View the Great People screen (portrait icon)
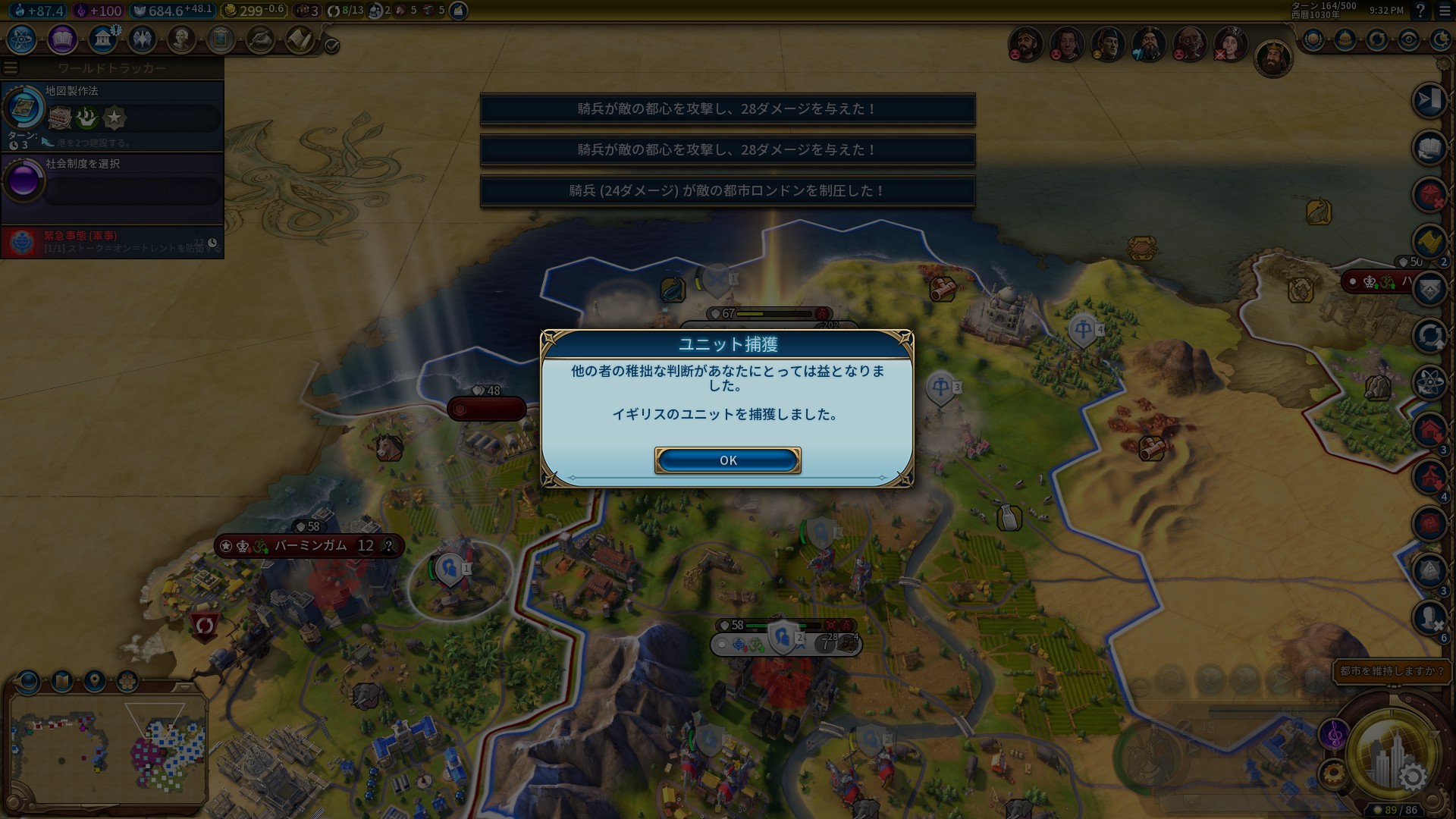Screen dimensions: 1456x819 coord(180,40)
